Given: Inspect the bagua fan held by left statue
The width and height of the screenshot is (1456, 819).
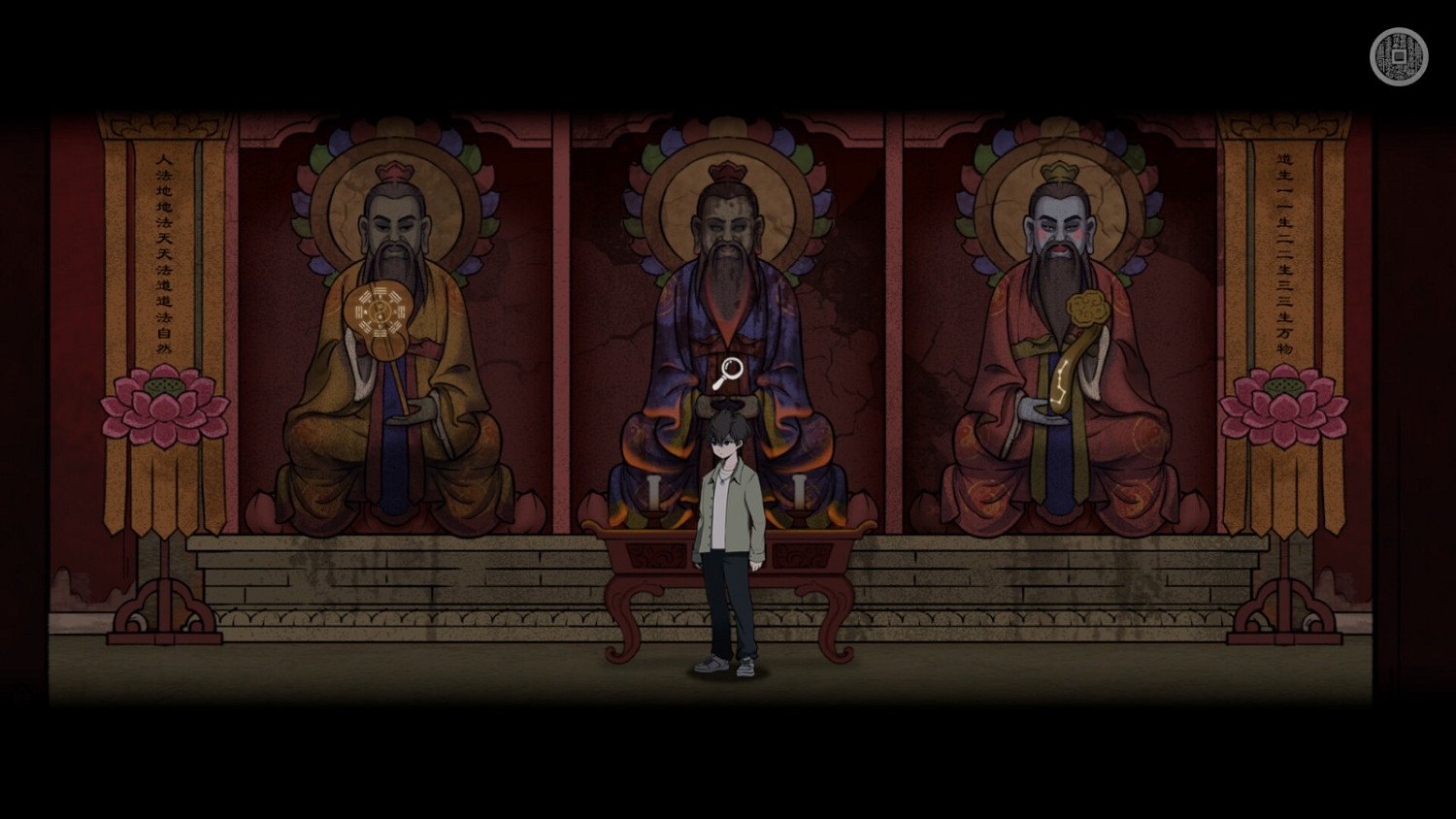Looking at the screenshot, I should [380, 312].
